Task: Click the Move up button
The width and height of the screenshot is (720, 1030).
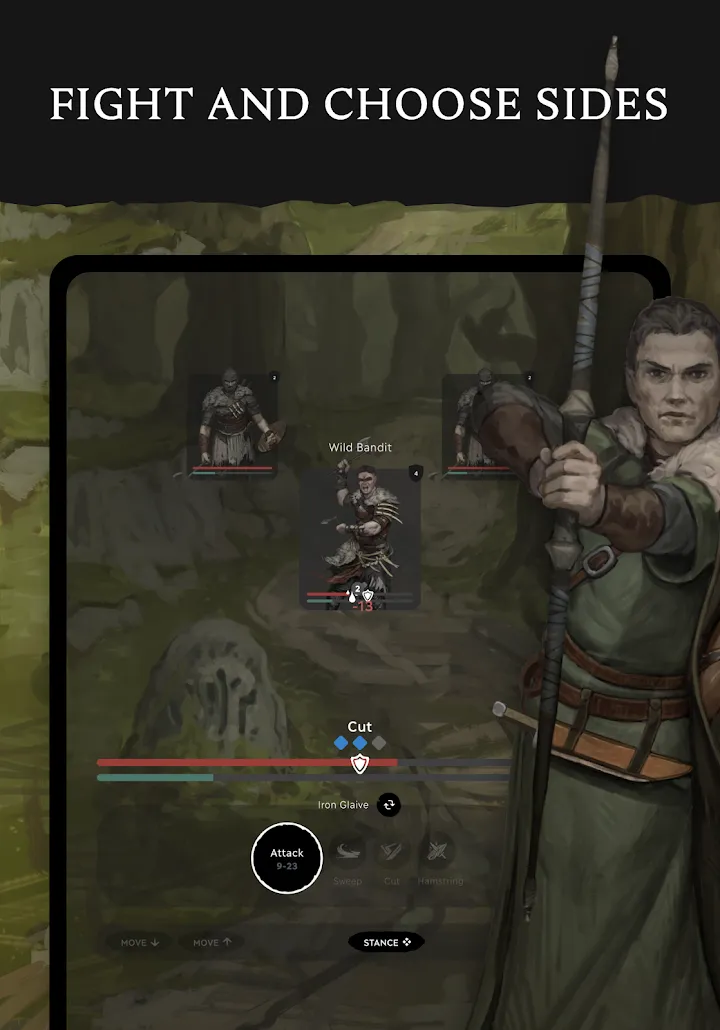Action: pos(211,942)
